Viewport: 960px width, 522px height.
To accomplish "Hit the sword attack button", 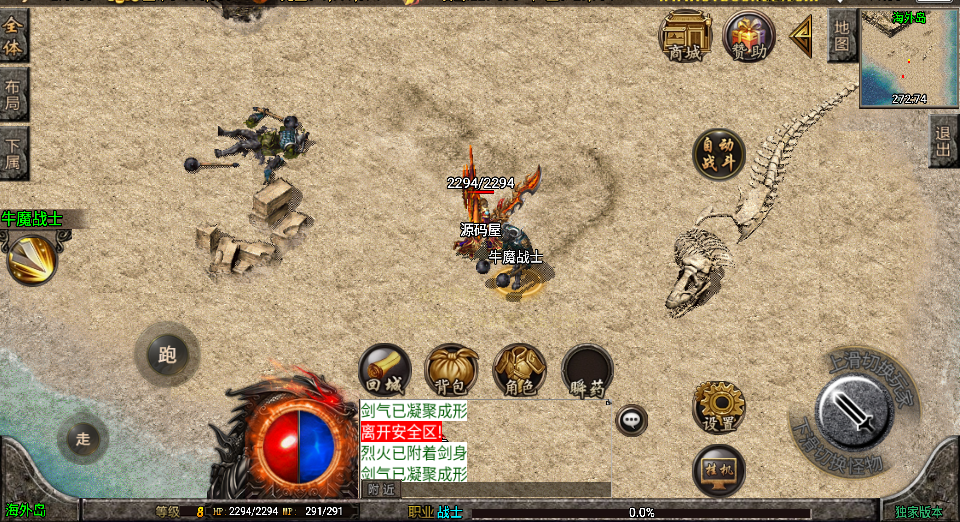I will coord(853,413).
